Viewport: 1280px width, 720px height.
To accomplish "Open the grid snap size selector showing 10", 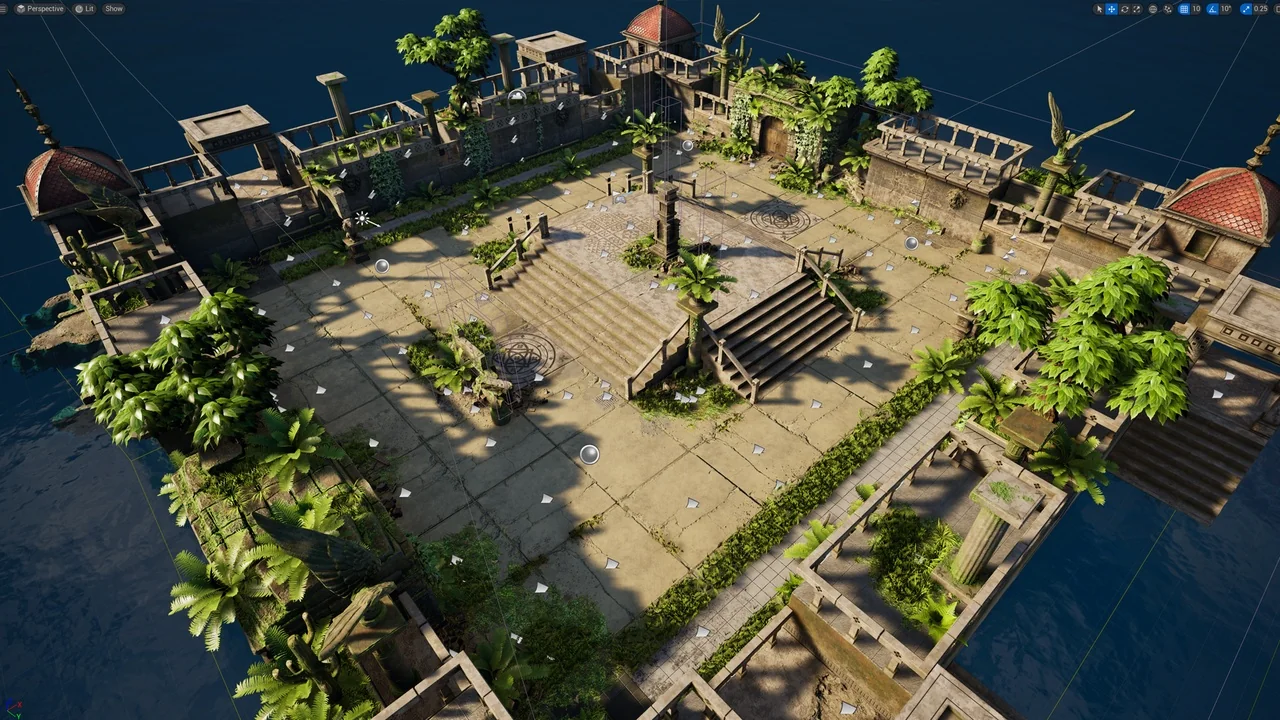I will (x=1197, y=9).
